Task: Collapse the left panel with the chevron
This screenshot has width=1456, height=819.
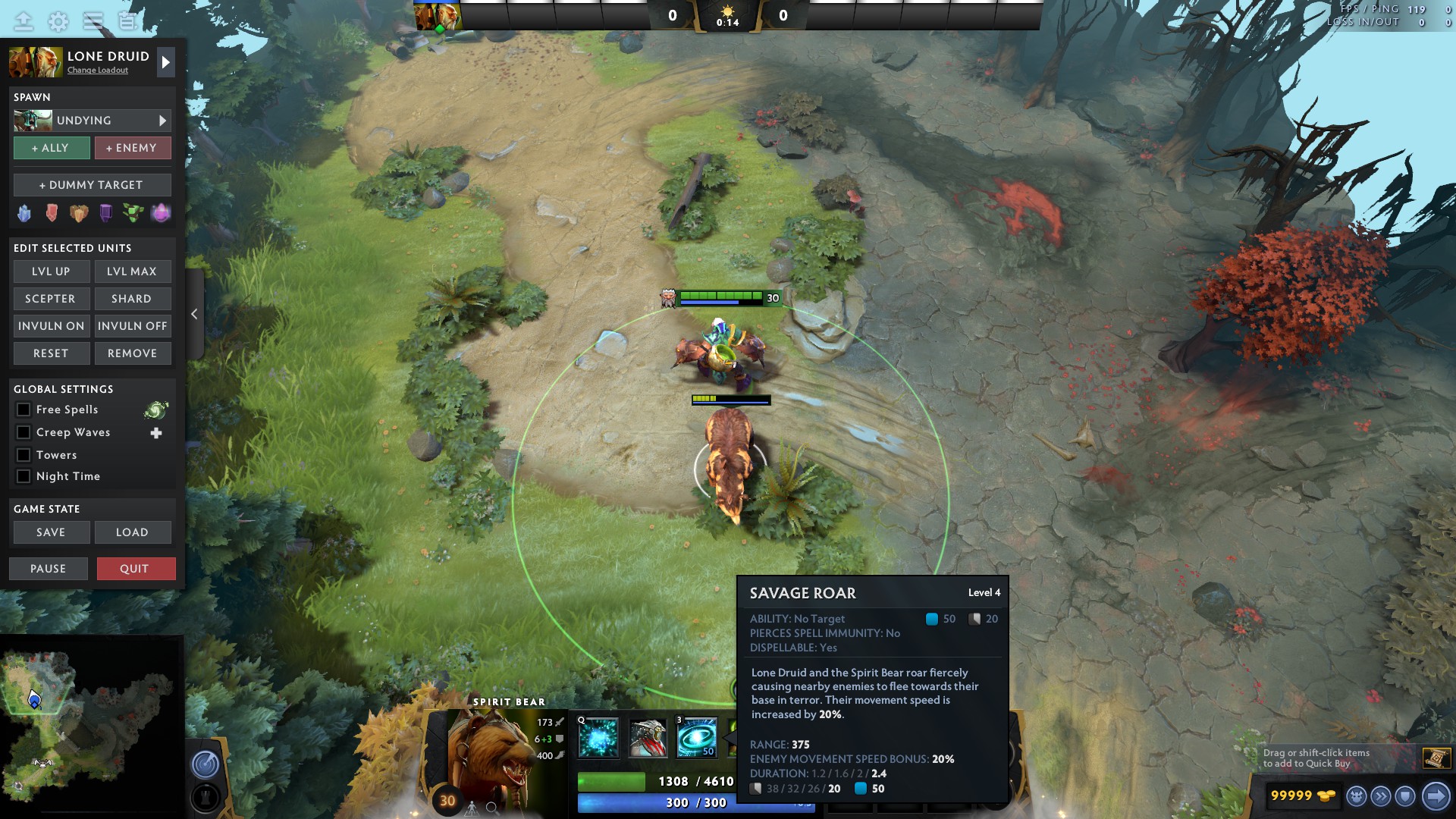Action: point(195,313)
